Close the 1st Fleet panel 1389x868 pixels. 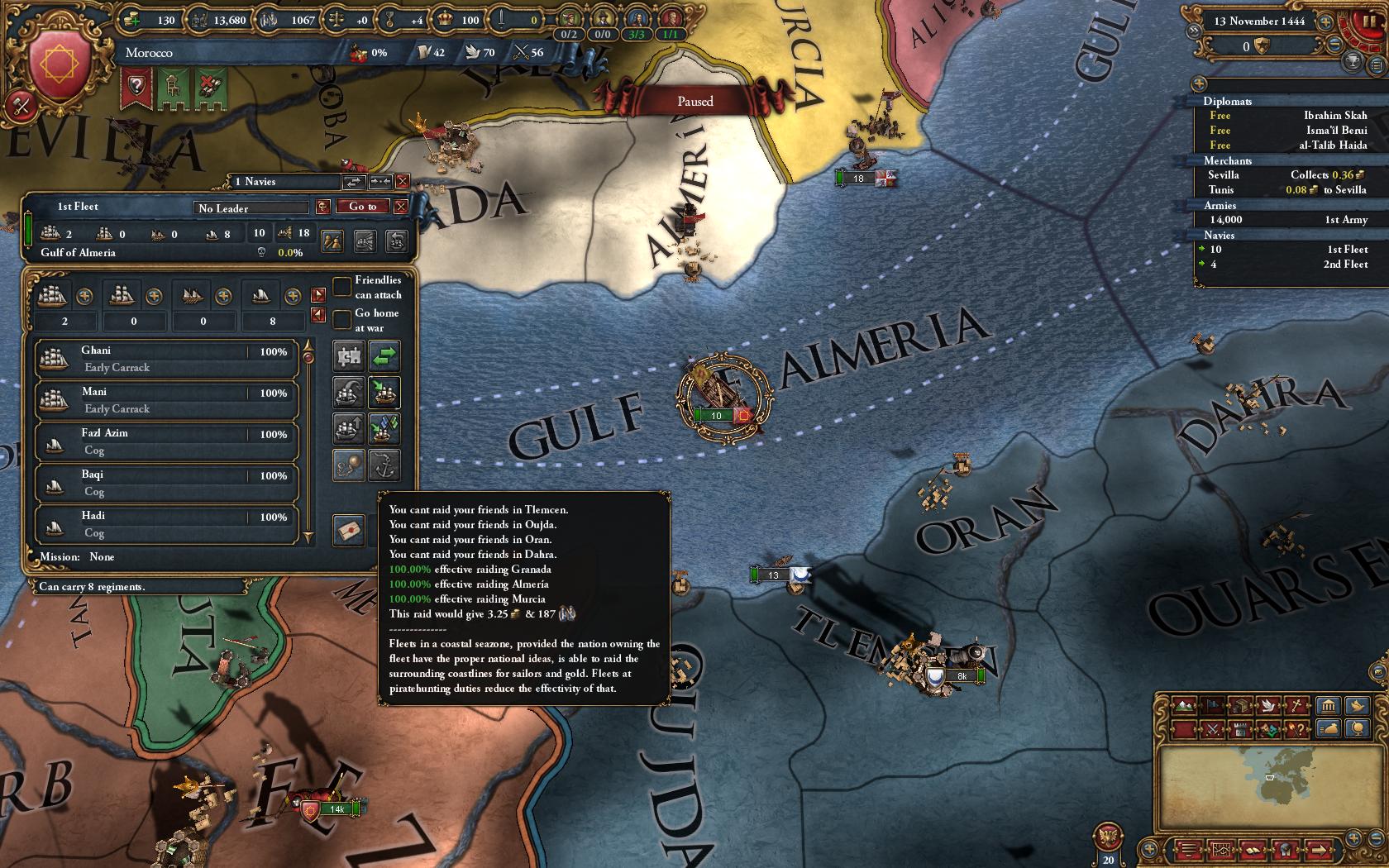click(401, 207)
